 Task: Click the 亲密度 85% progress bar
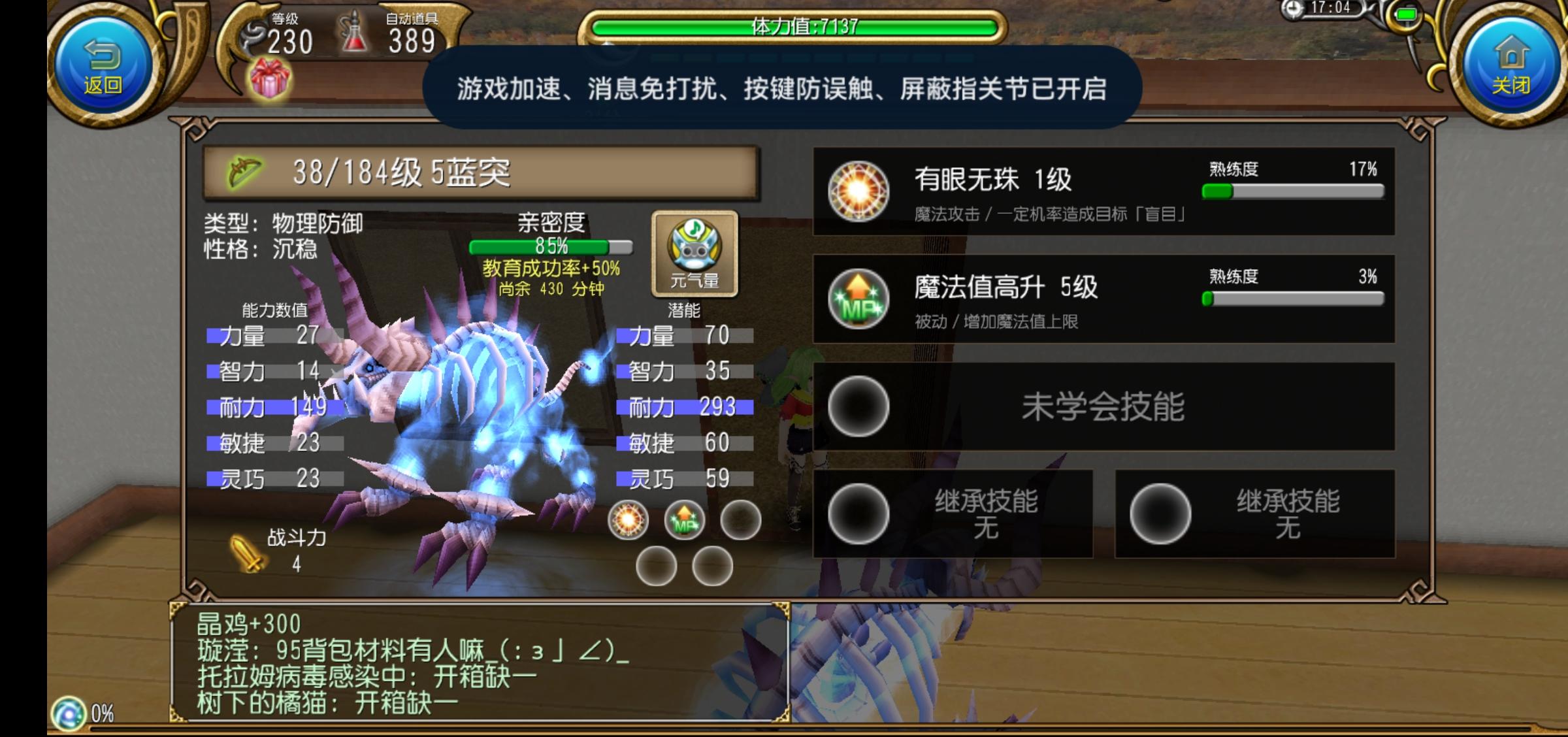click(551, 248)
